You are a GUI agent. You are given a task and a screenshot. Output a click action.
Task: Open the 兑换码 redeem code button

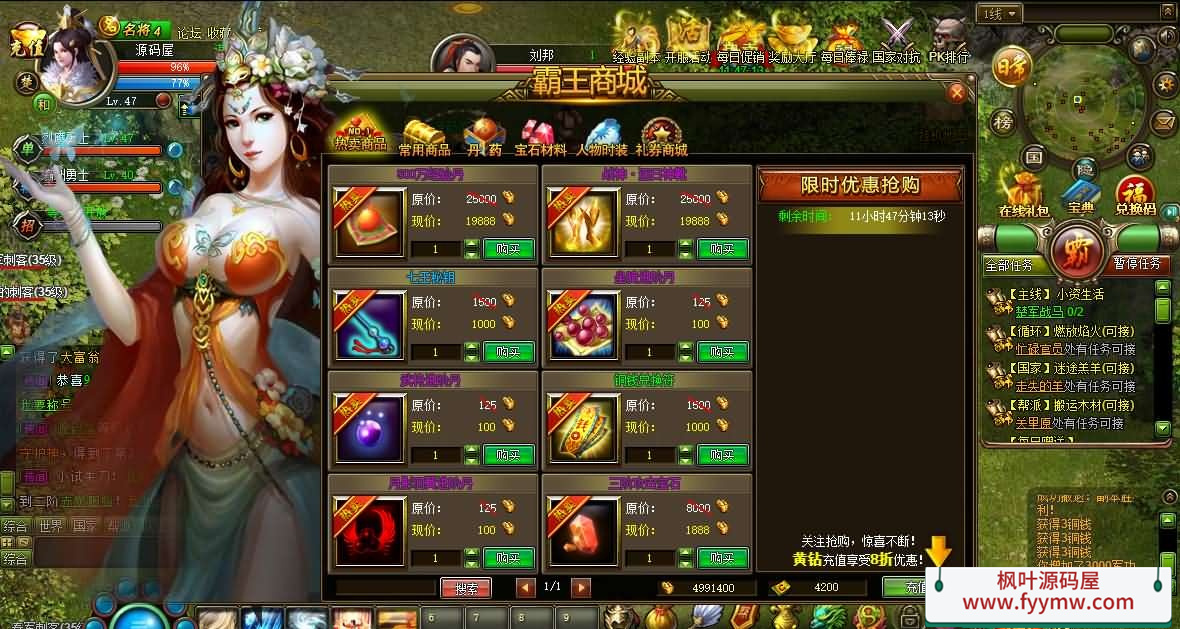point(1135,195)
